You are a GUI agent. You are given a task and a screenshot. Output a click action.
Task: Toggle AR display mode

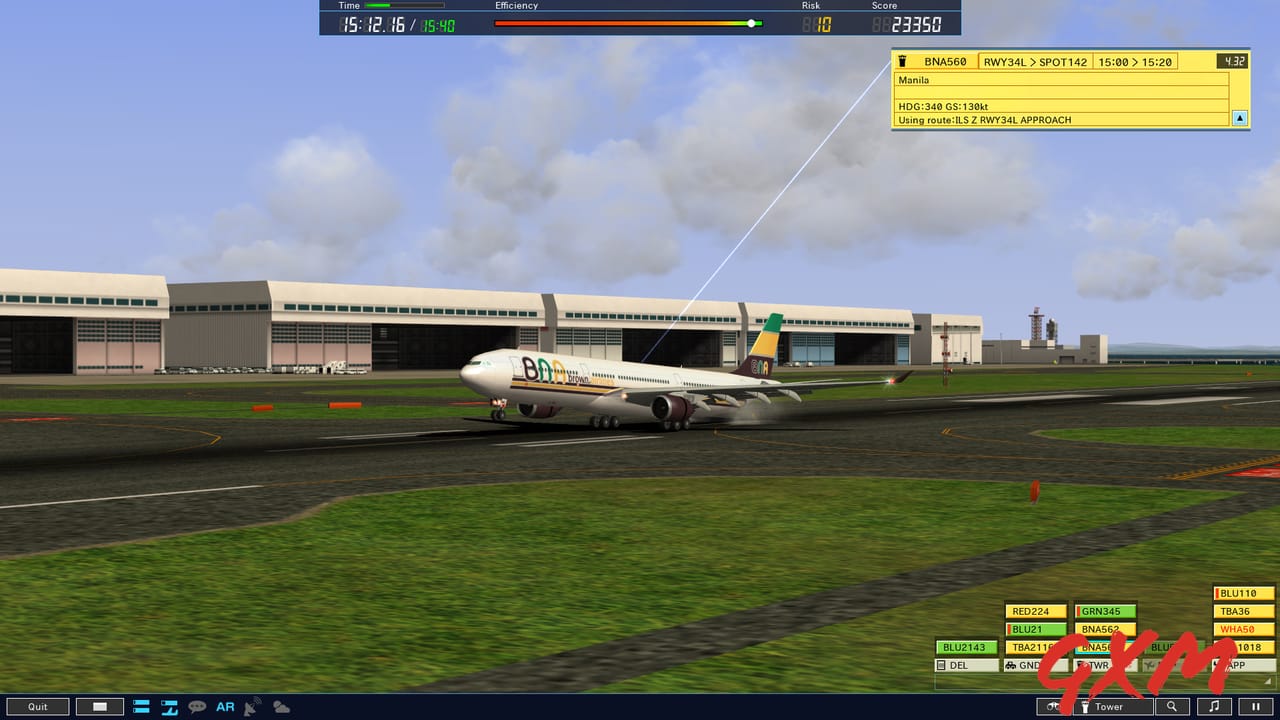pyautogui.click(x=225, y=707)
